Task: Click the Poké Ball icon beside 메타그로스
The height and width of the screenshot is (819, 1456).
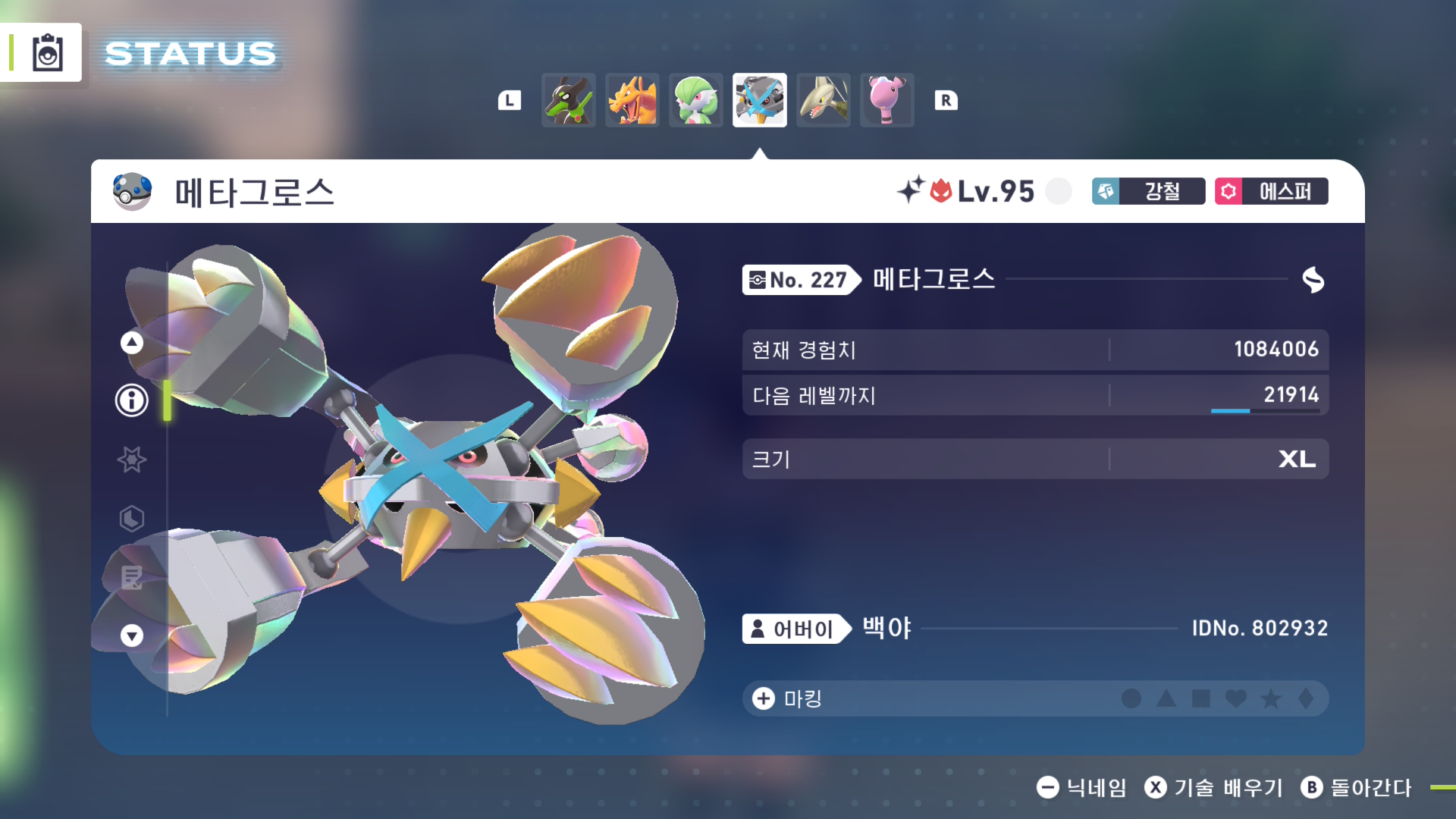Action: (132, 192)
